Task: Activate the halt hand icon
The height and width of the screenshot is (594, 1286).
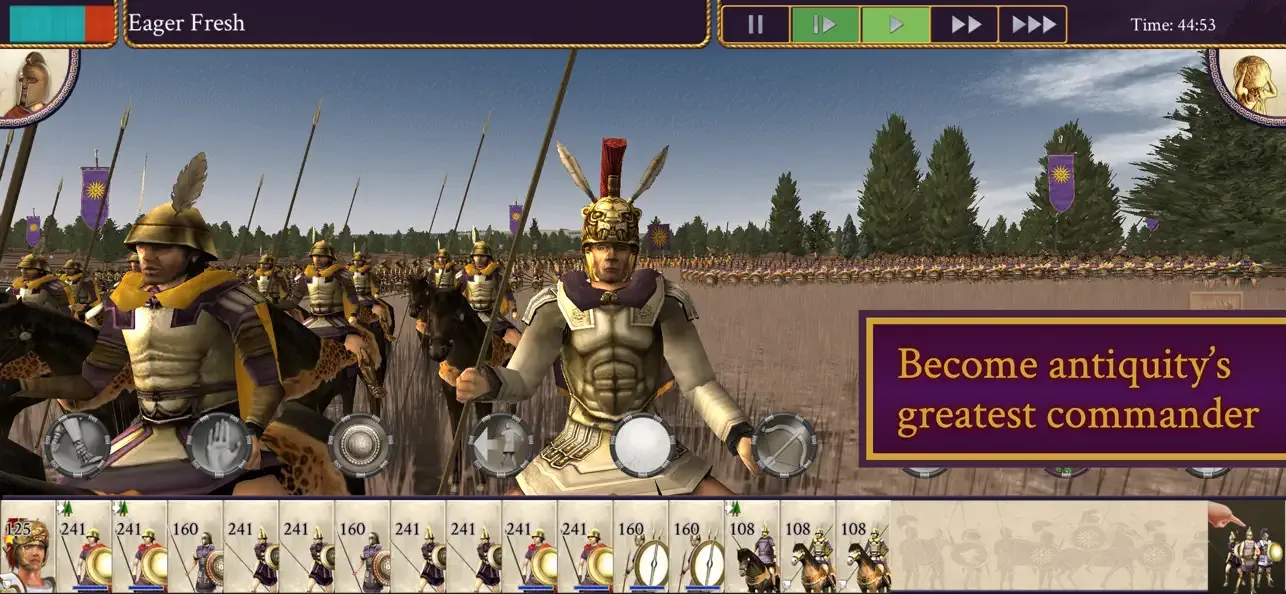Action: (218, 443)
